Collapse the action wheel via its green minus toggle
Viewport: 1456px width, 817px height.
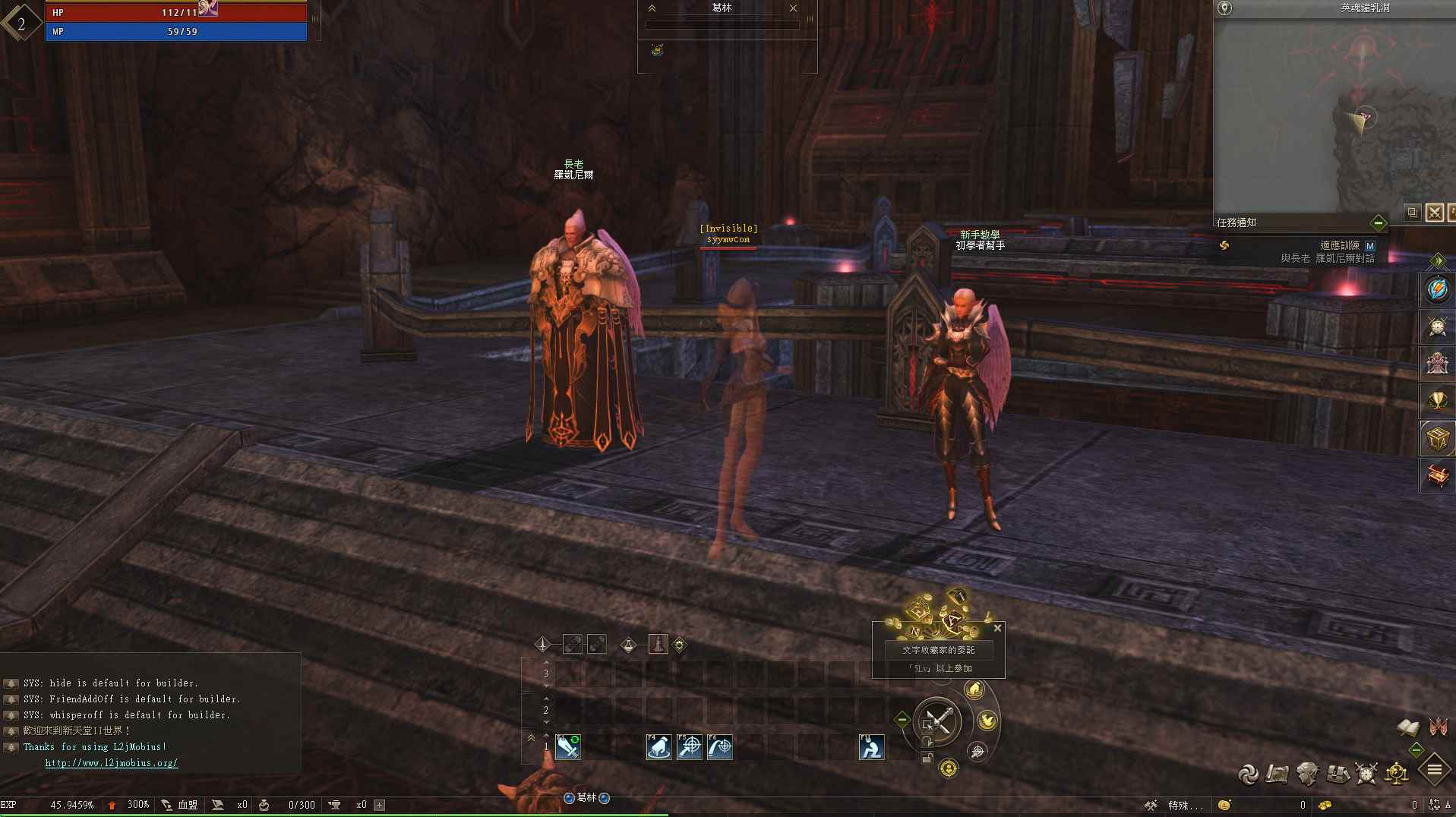pos(901,719)
